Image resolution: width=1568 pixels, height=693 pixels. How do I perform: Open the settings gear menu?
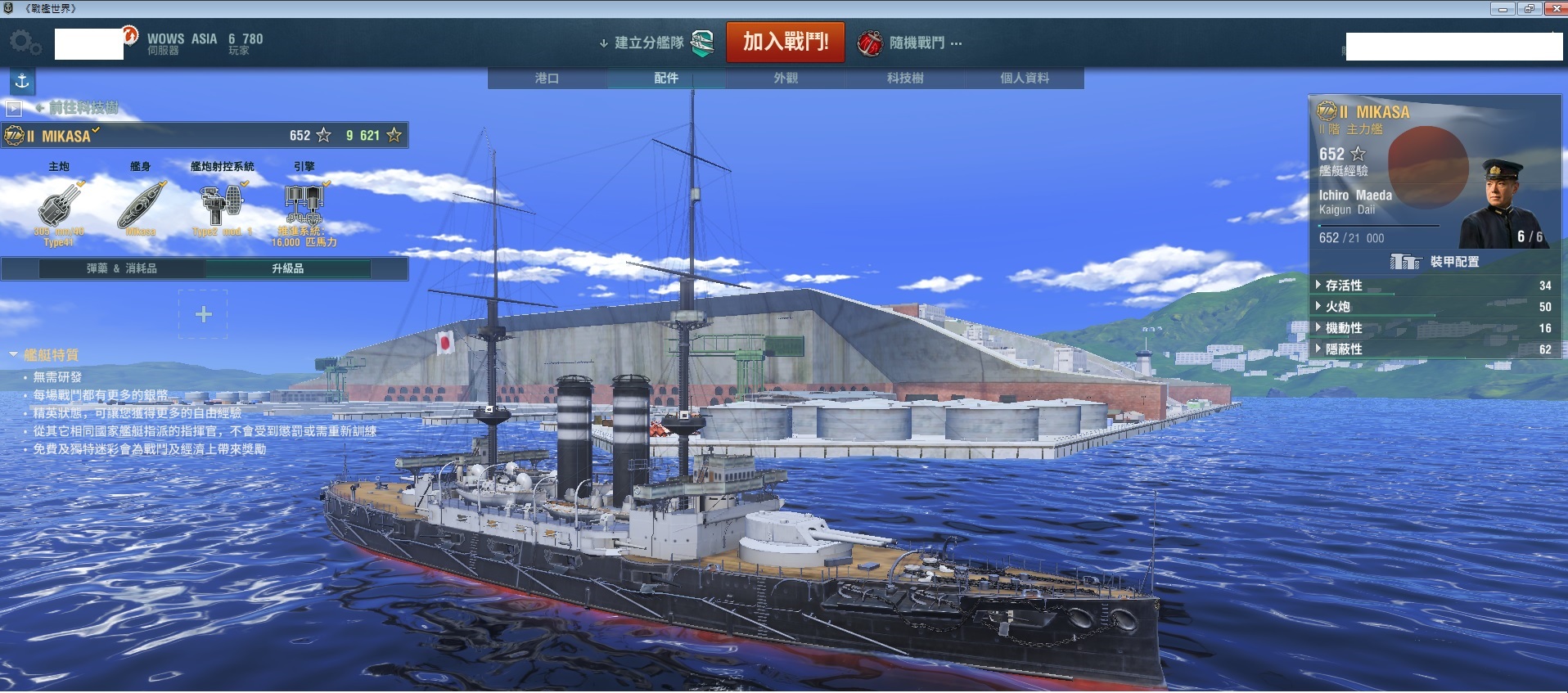(25, 42)
